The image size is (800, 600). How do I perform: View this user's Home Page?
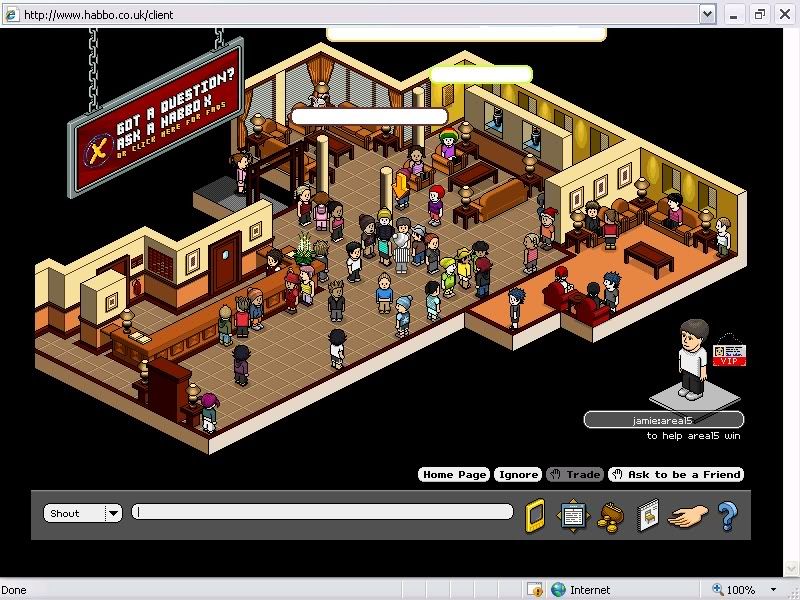(454, 475)
